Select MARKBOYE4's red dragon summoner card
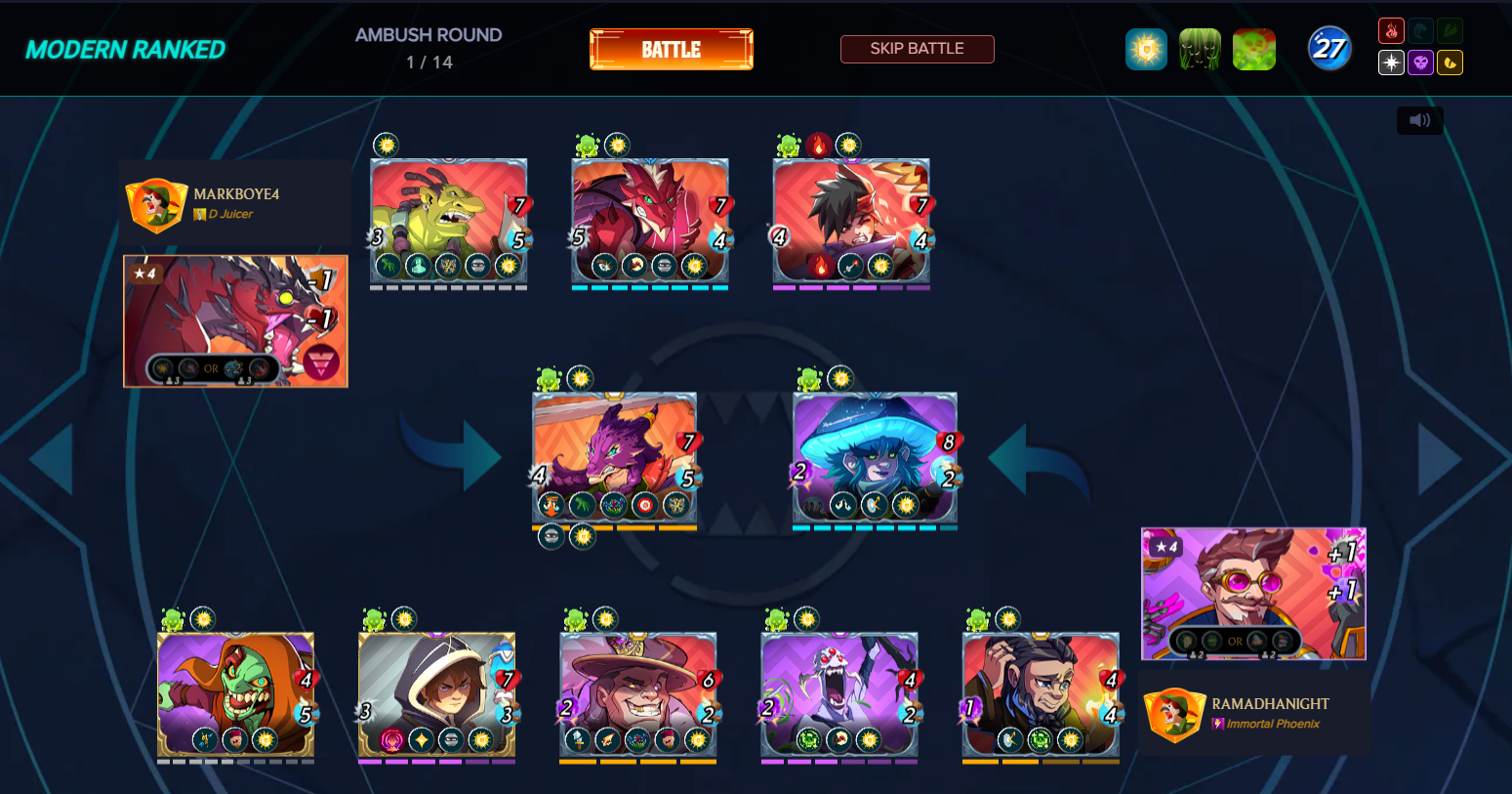The width and height of the screenshot is (1512, 794). (235, 321)
